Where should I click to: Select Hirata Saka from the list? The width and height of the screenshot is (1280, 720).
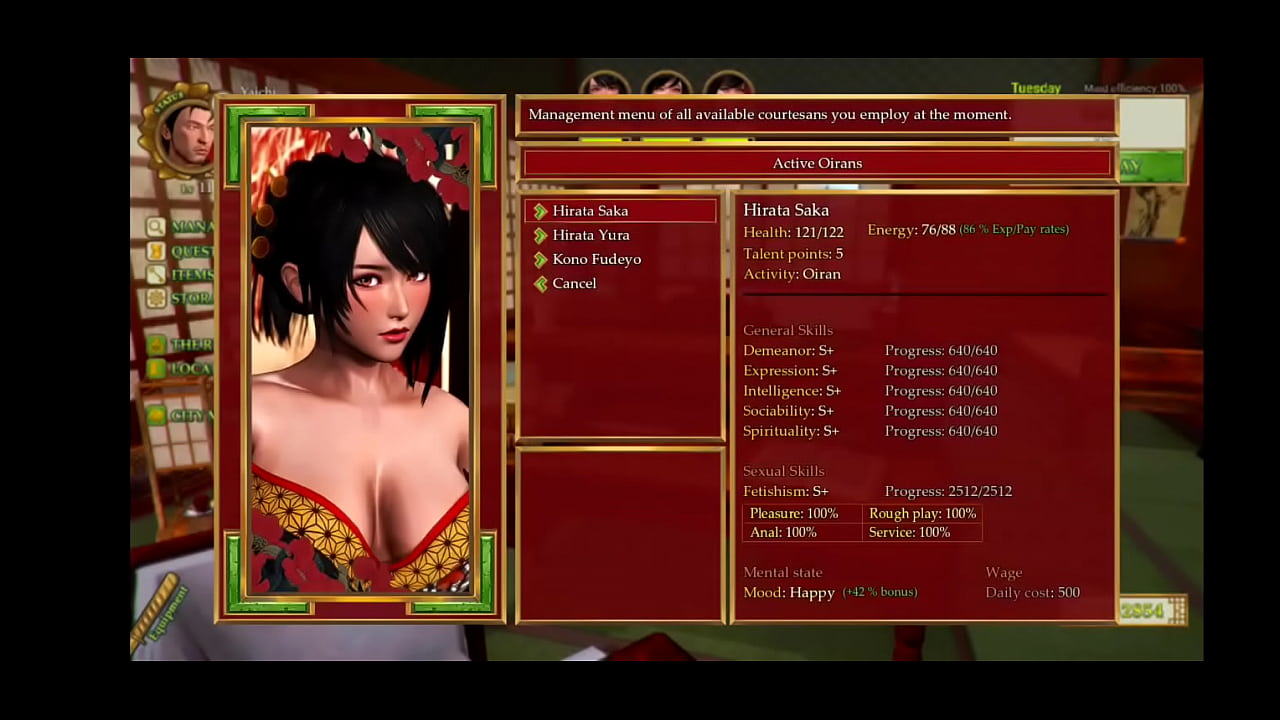tap(590, 211)
